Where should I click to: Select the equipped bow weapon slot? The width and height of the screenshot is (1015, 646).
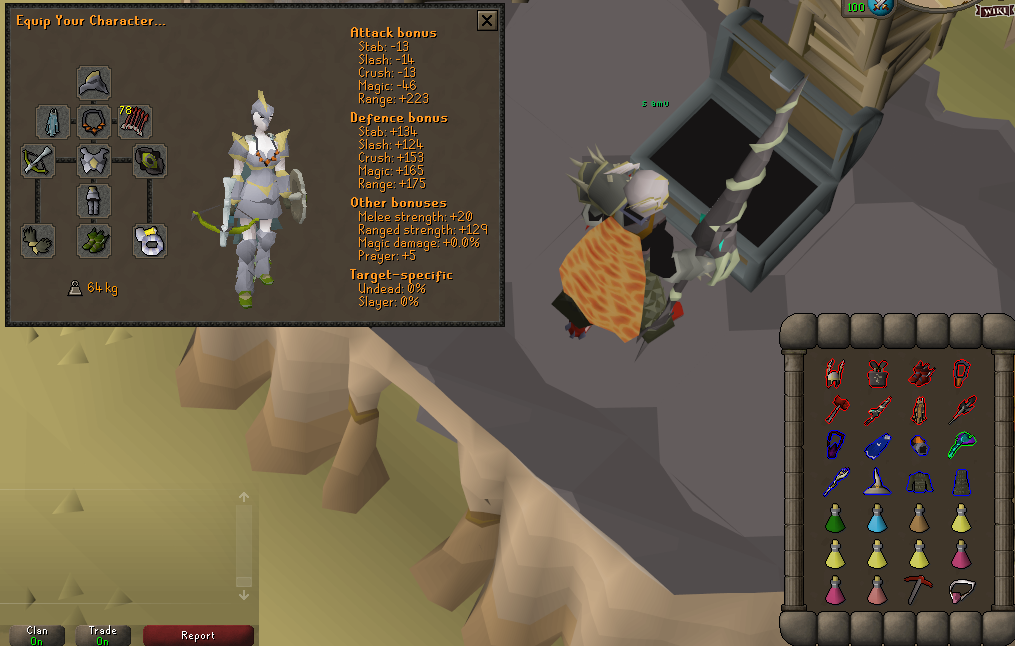(x=38, y=161)
